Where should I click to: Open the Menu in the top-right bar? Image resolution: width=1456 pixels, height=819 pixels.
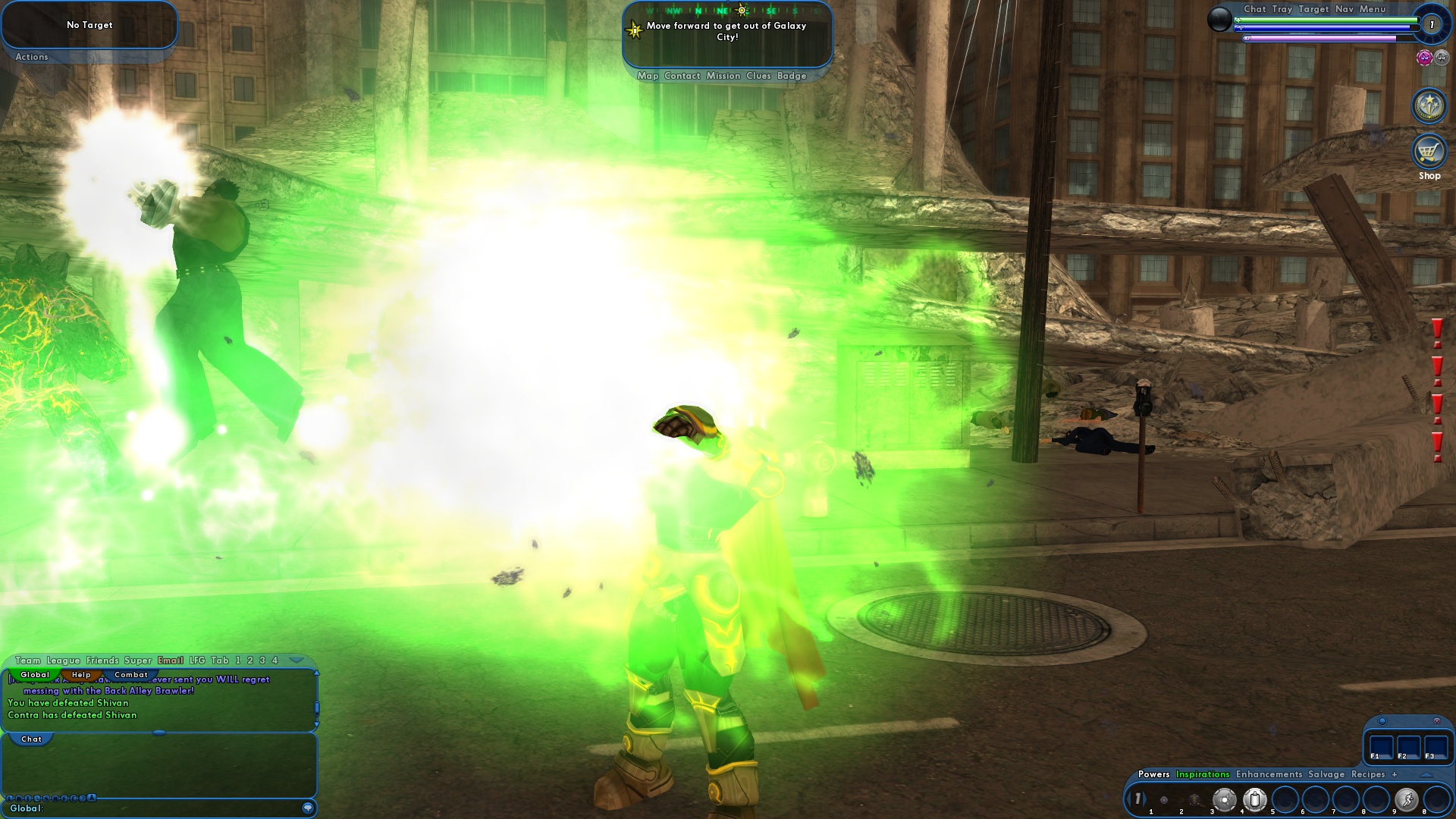coord(1373,9)
